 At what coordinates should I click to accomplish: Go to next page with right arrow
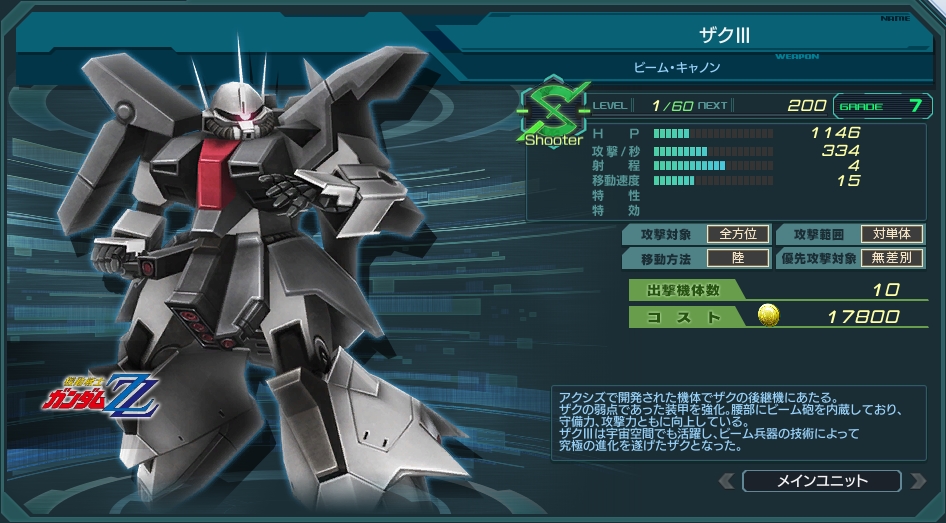click(x=916, y=481)
